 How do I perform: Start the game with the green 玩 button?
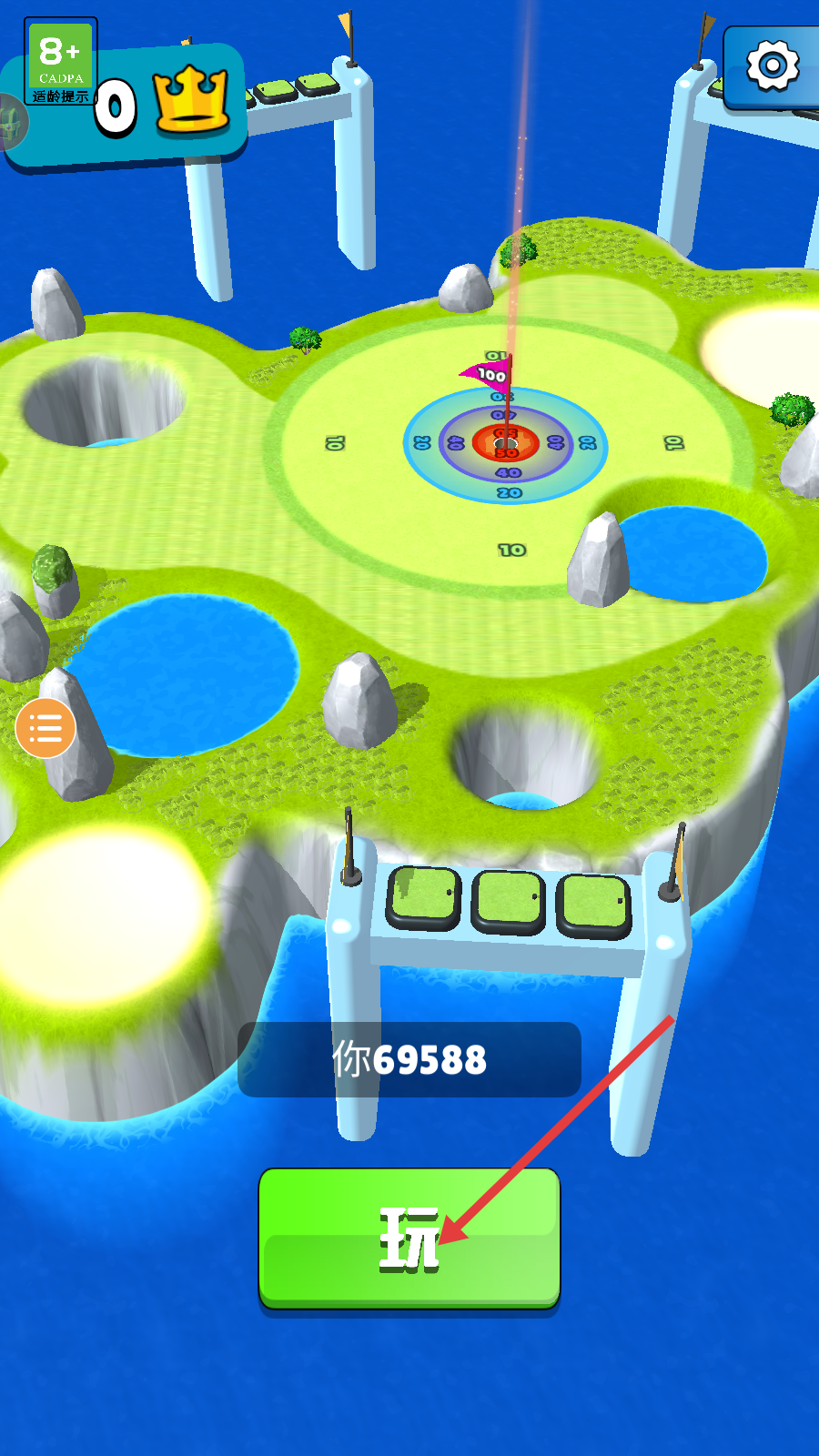click(x=409, y=1238)
